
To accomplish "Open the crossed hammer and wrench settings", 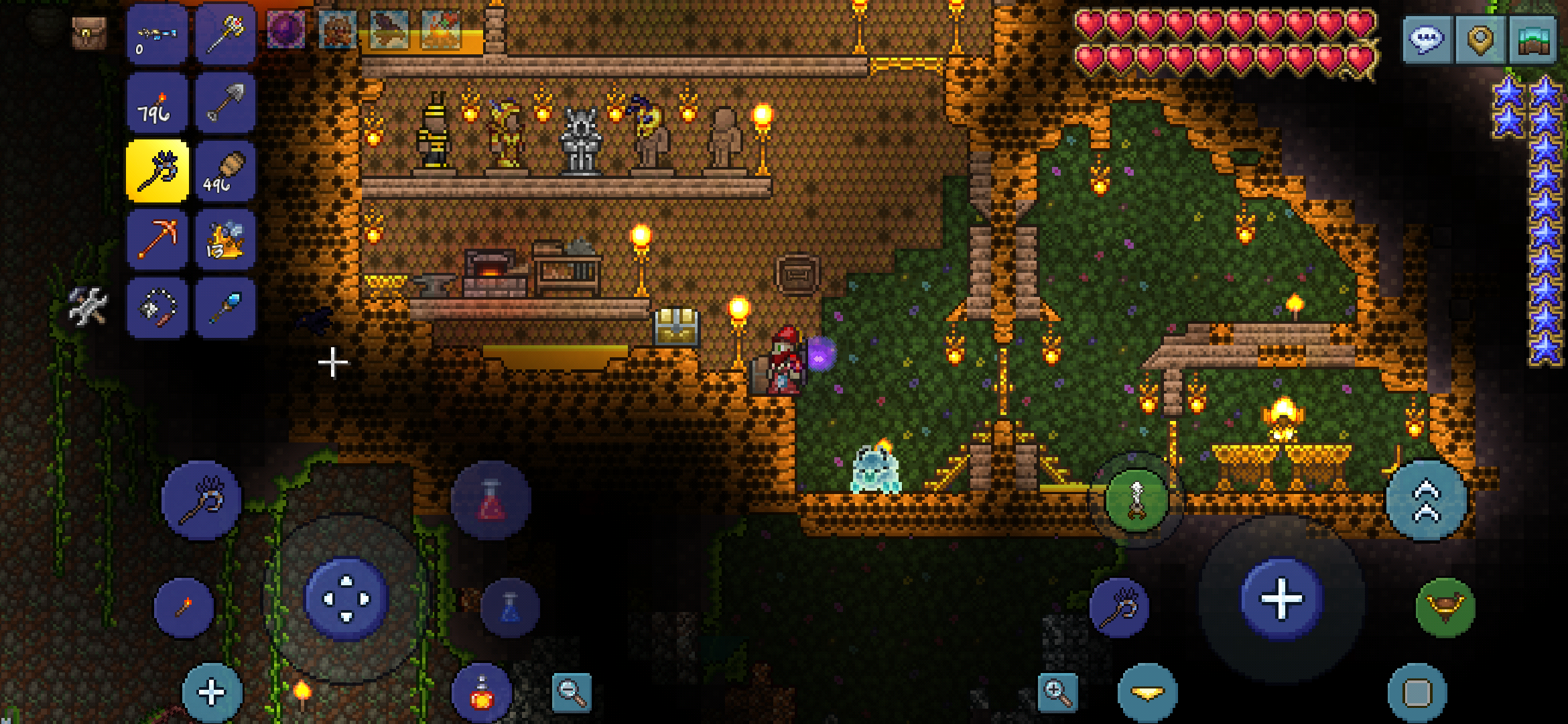I will (x=88, y=306).
